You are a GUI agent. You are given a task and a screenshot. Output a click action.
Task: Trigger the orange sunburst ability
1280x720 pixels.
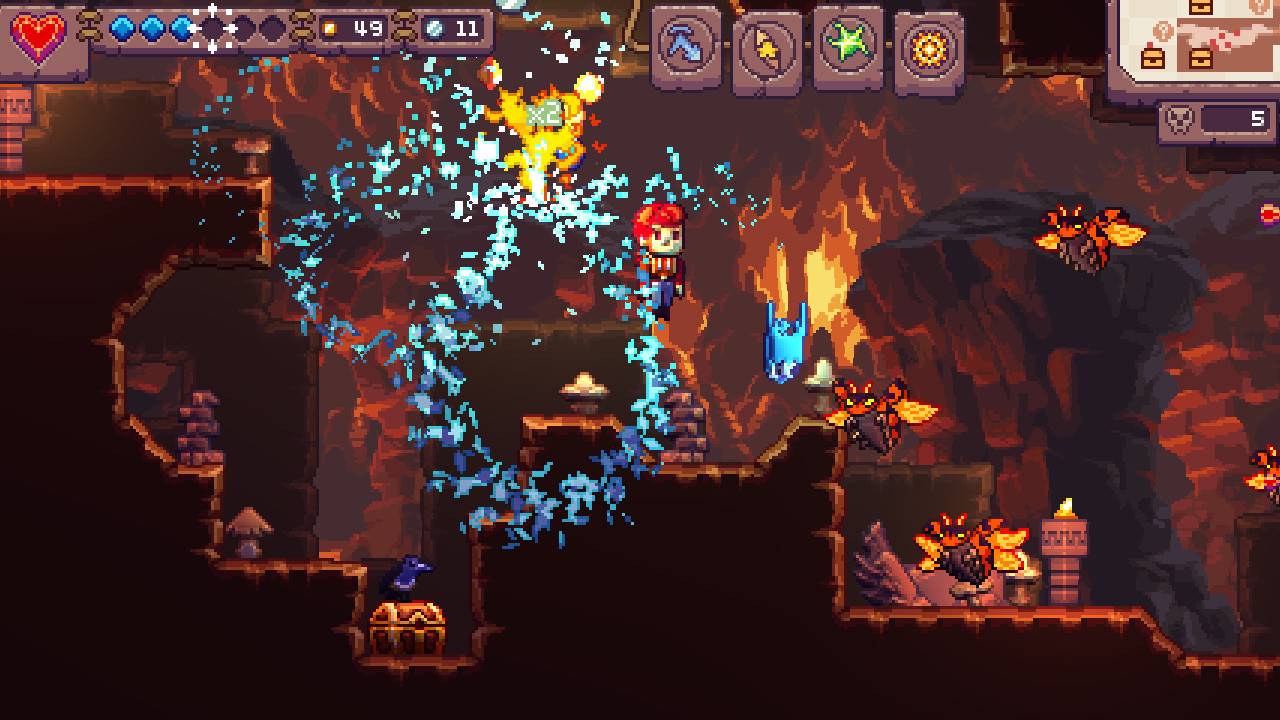(929, 49)
